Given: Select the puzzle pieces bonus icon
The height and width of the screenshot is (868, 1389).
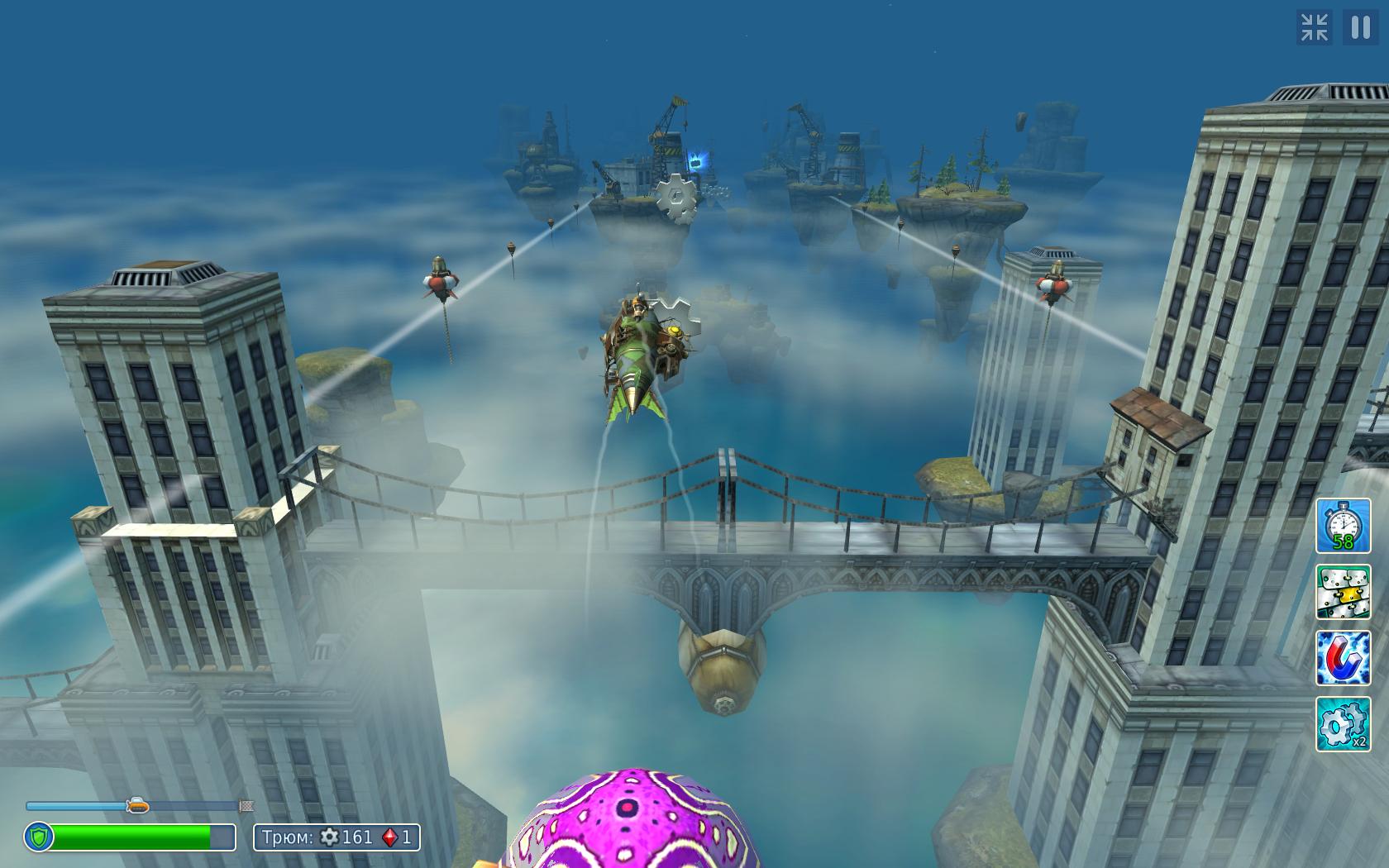Looking at the screenshot, I should 1343,592.
